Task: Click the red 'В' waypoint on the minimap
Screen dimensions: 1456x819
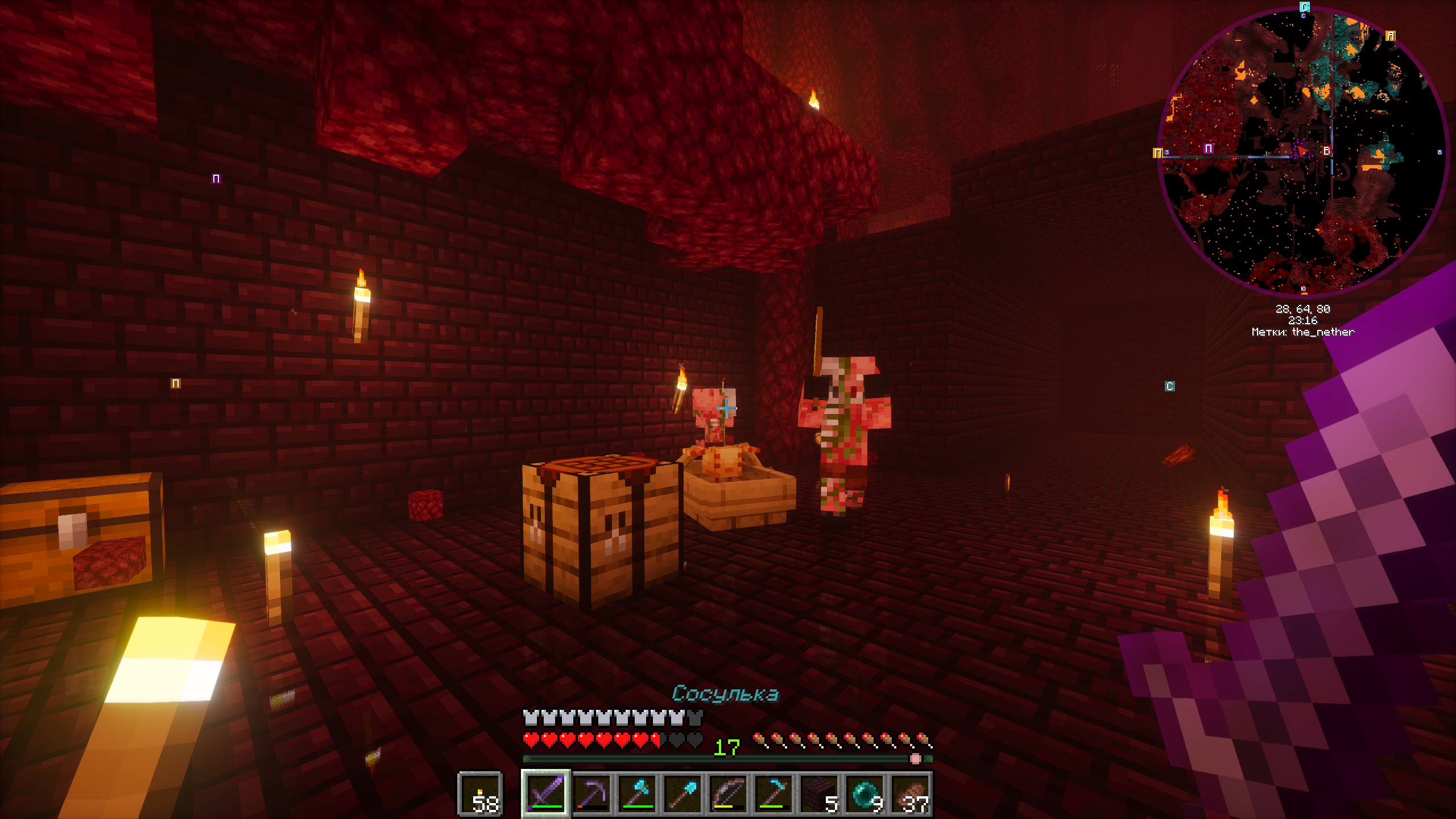Action: tap(1326, 151)
